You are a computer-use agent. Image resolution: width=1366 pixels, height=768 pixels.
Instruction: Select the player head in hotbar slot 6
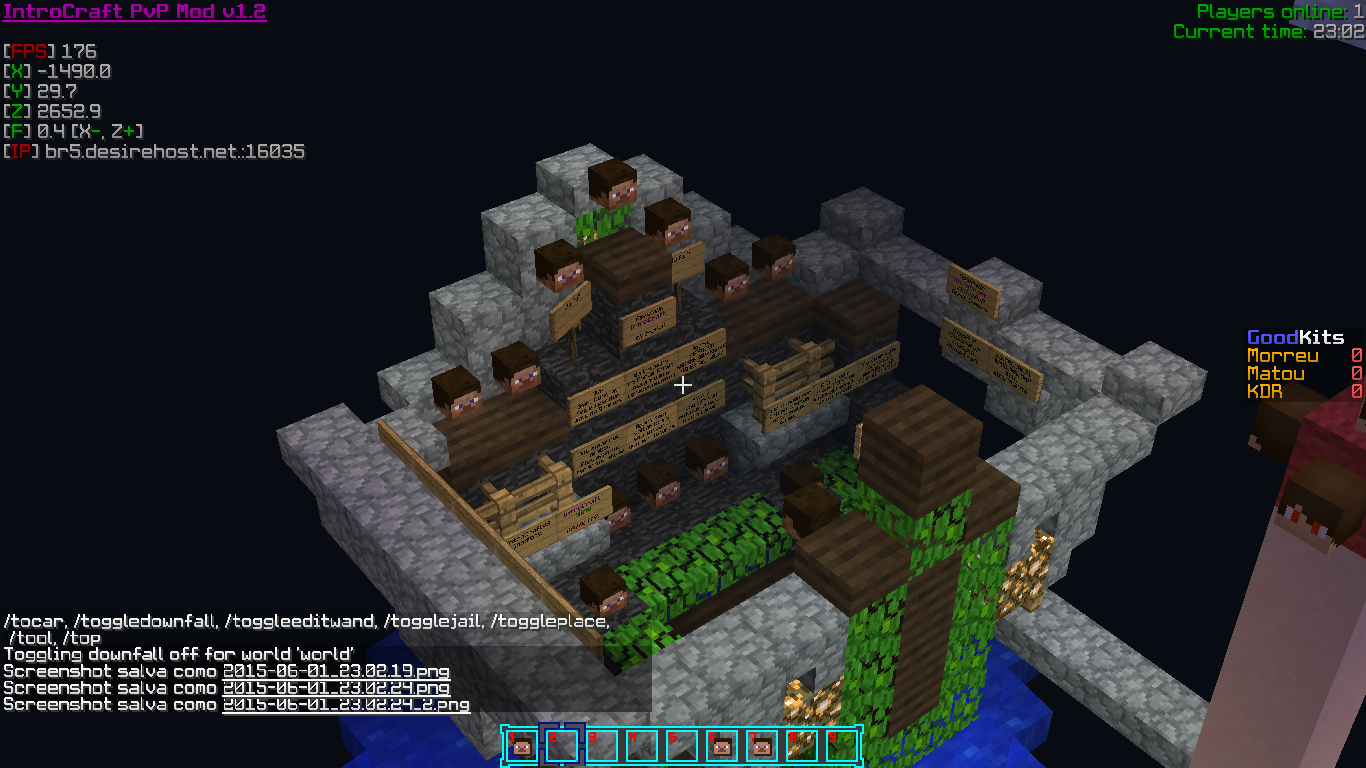point(721,745)
